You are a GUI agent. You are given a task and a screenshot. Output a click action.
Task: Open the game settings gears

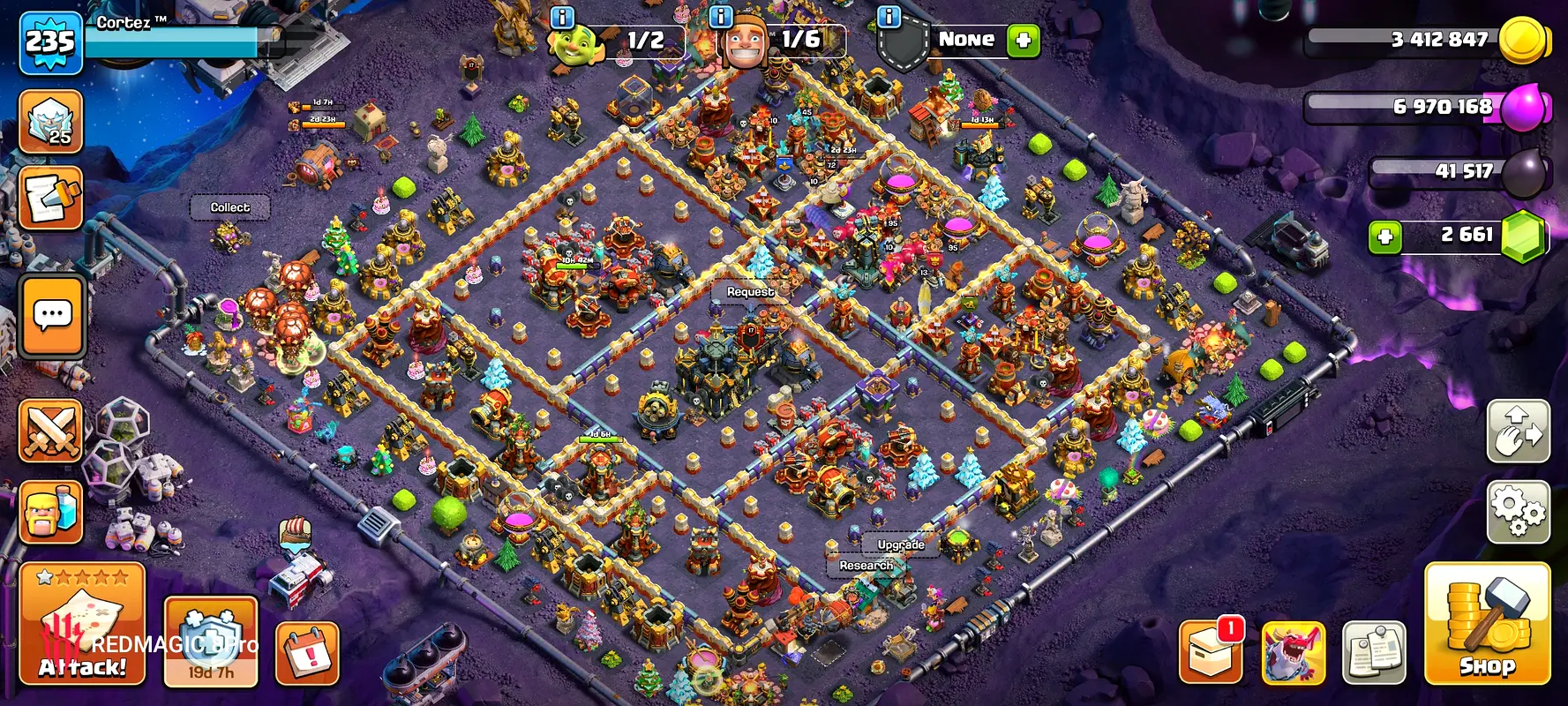pyautogui.click(x=1518, y=512)
